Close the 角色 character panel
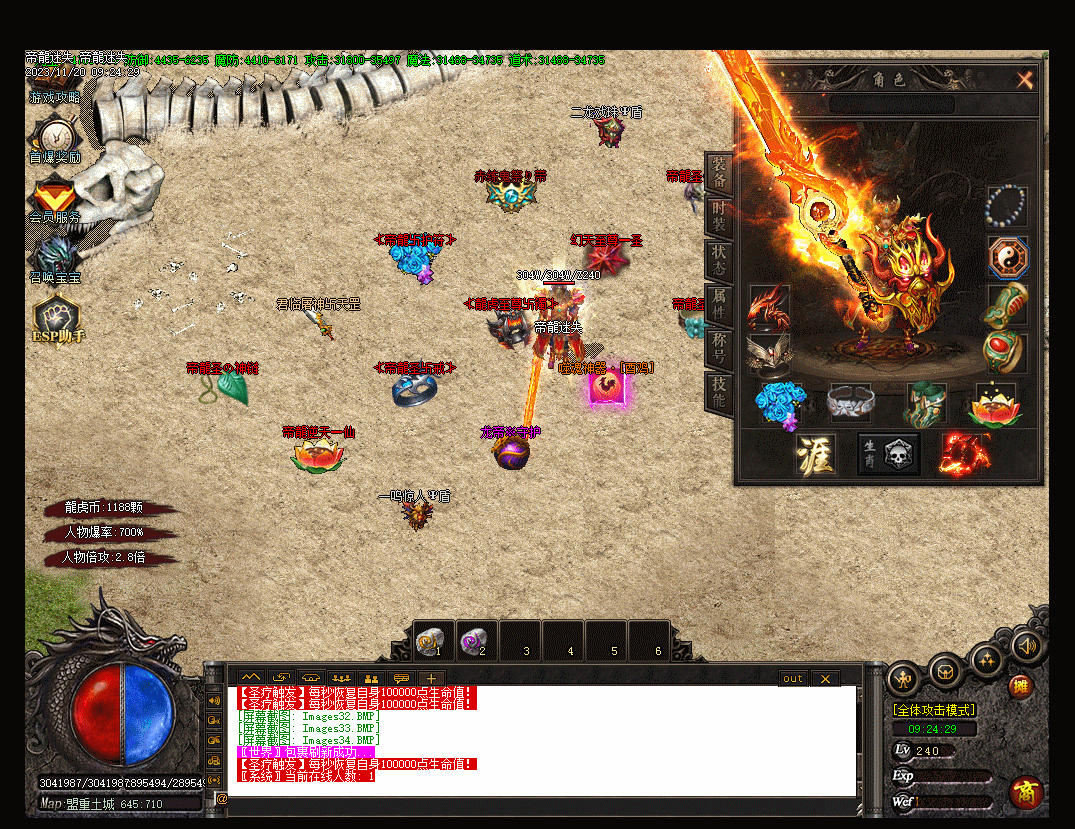This screenshot has height=829, width=1075. (1024, 80)
